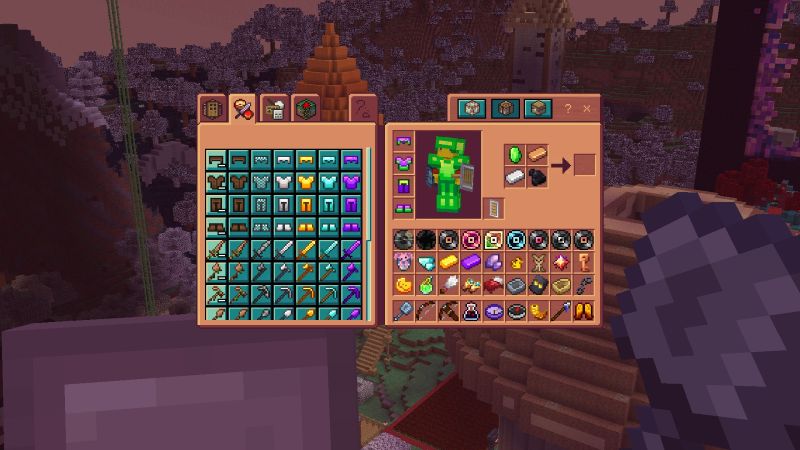Pick the diamond from the inventory
Screen dimensions: 800x450
(426, 263)
